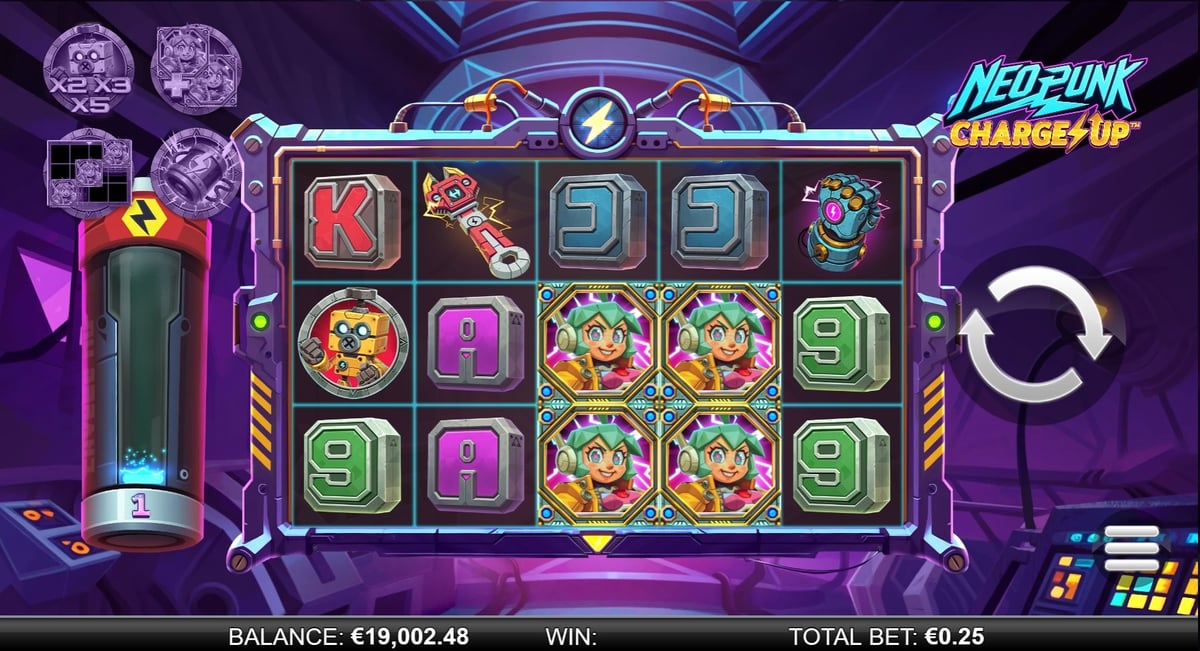Inspect the grid pattern feature icon
Viewport: 1200px width, 651px height.
[x=88, y=171]
